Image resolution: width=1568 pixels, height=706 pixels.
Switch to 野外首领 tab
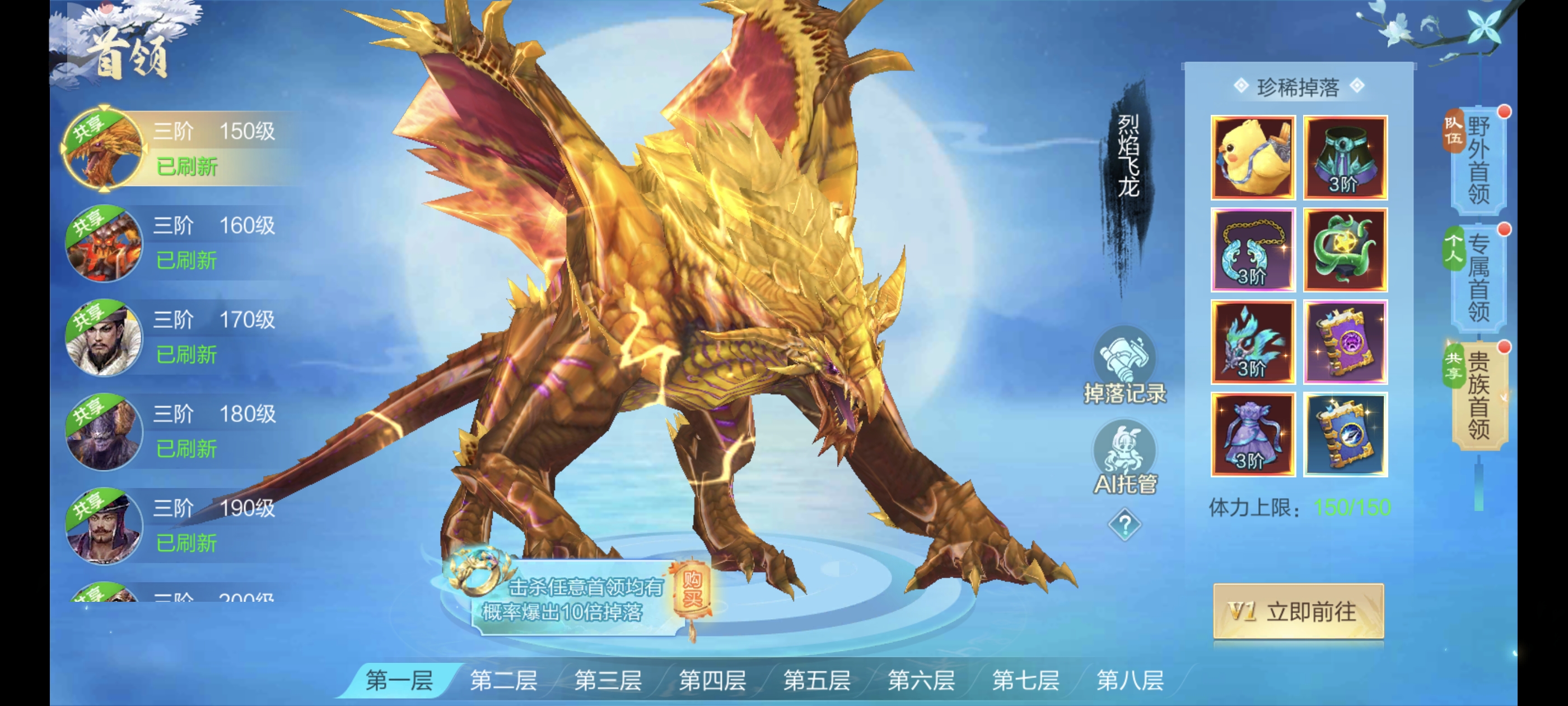click(x=1478, y=161)
